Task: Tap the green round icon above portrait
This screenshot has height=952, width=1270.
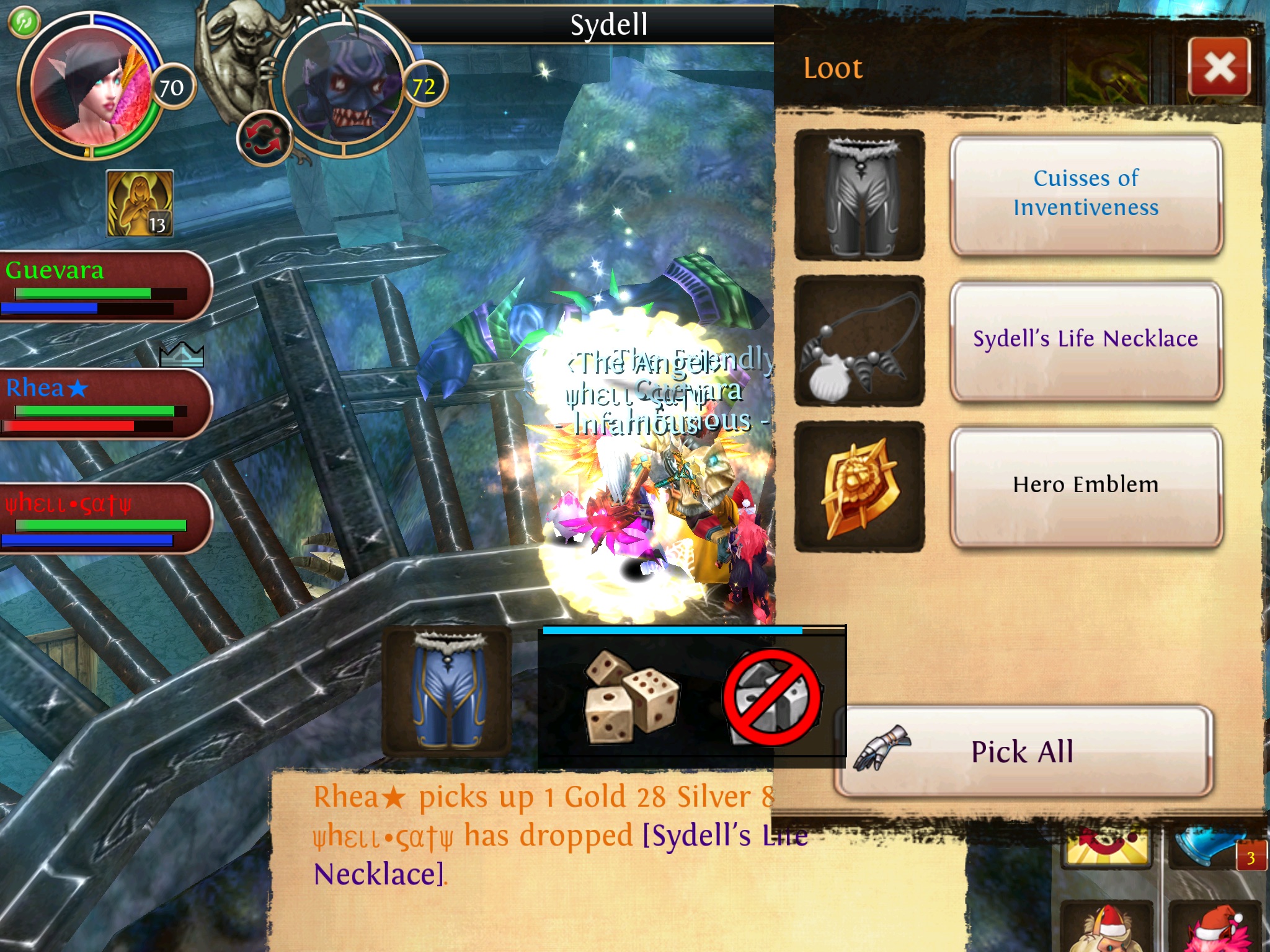Action: pyautogui.click(x=24, y=22)
